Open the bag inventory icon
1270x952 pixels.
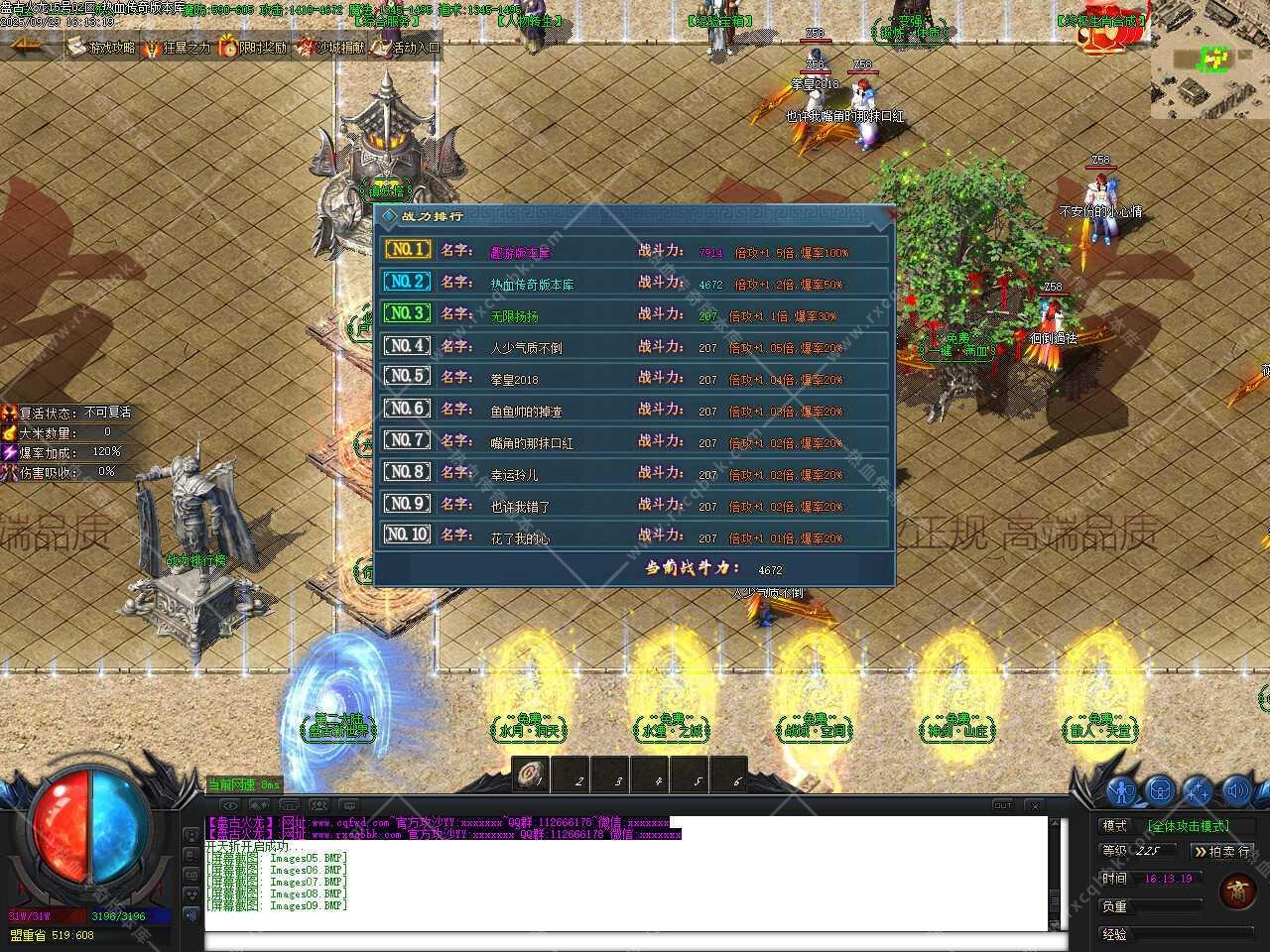point(1160,790)
